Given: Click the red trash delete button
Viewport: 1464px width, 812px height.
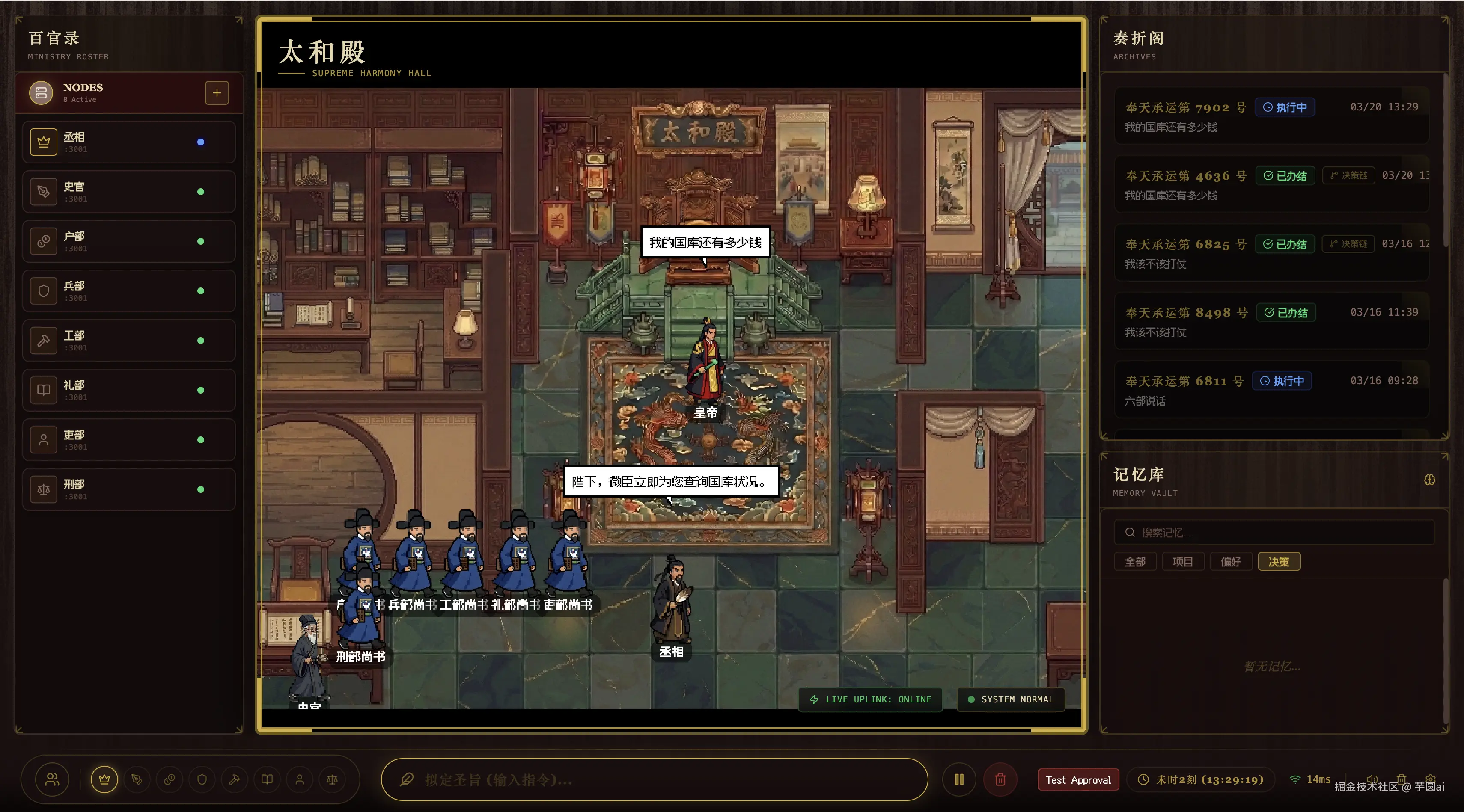Looking at the screenshot, I should pos(1000,779).
